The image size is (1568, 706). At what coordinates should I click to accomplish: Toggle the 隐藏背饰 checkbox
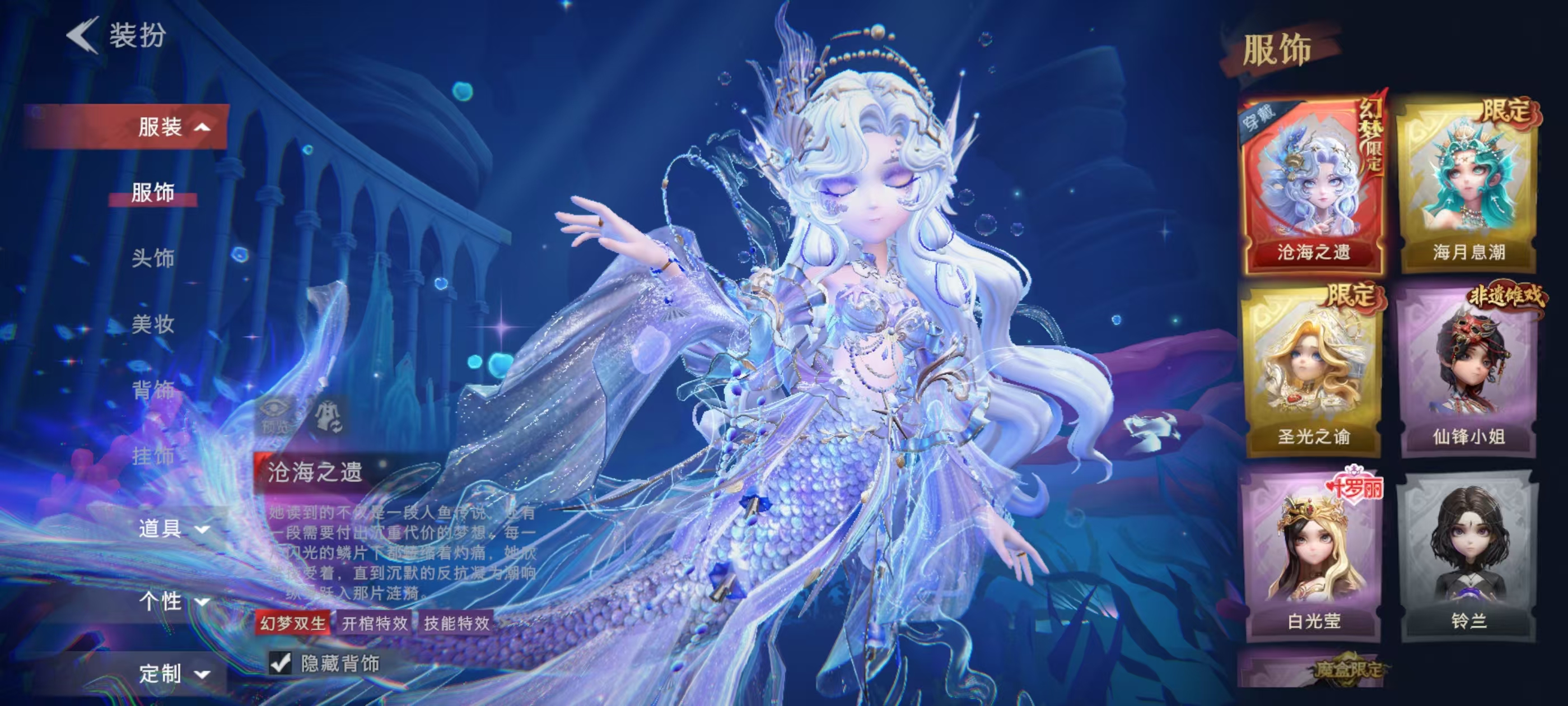(281, 663)
